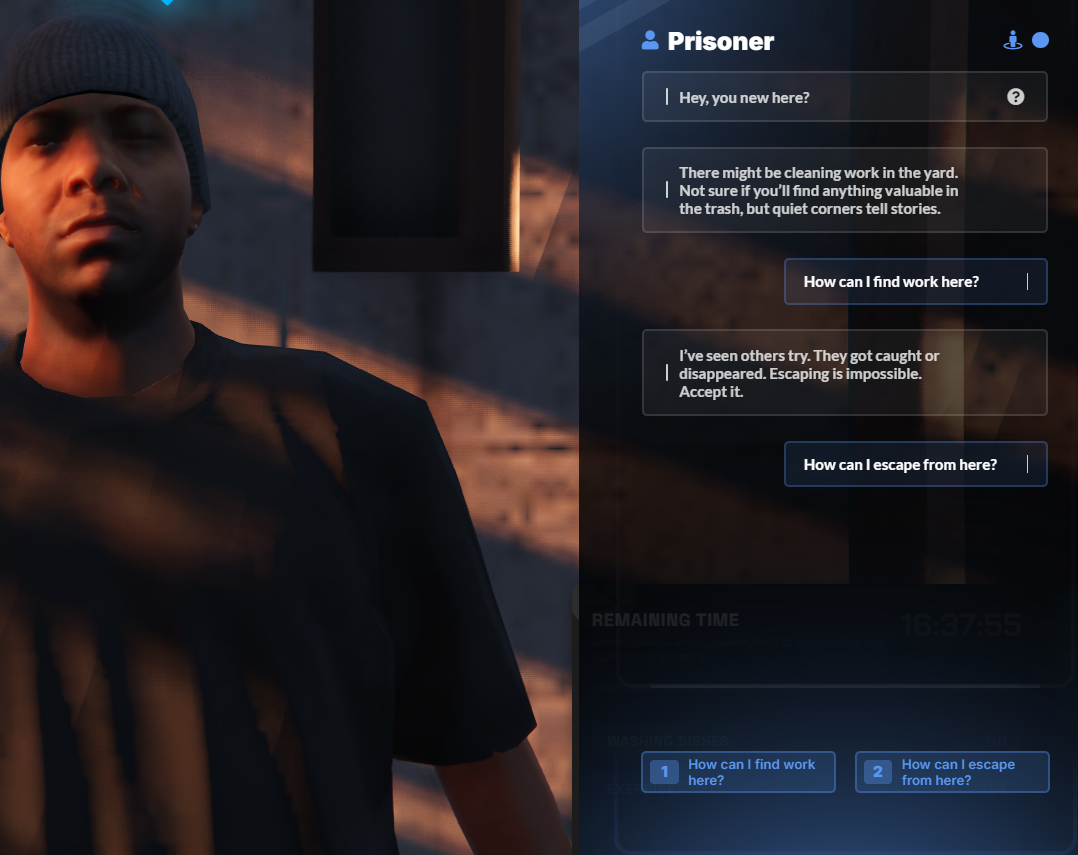Choose numbered reply 2 about escaping
The image size is (1078, 855).
[952, 772]
